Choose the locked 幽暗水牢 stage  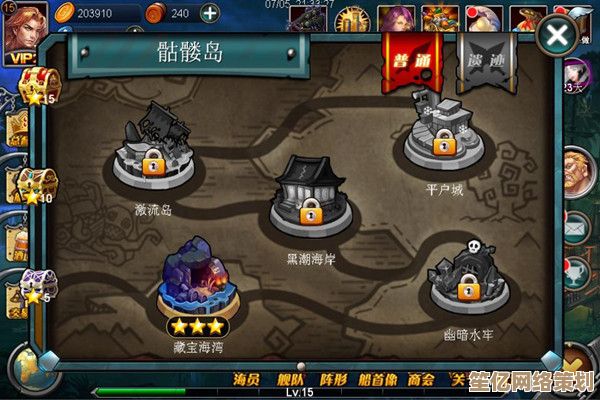pos(468,285)
